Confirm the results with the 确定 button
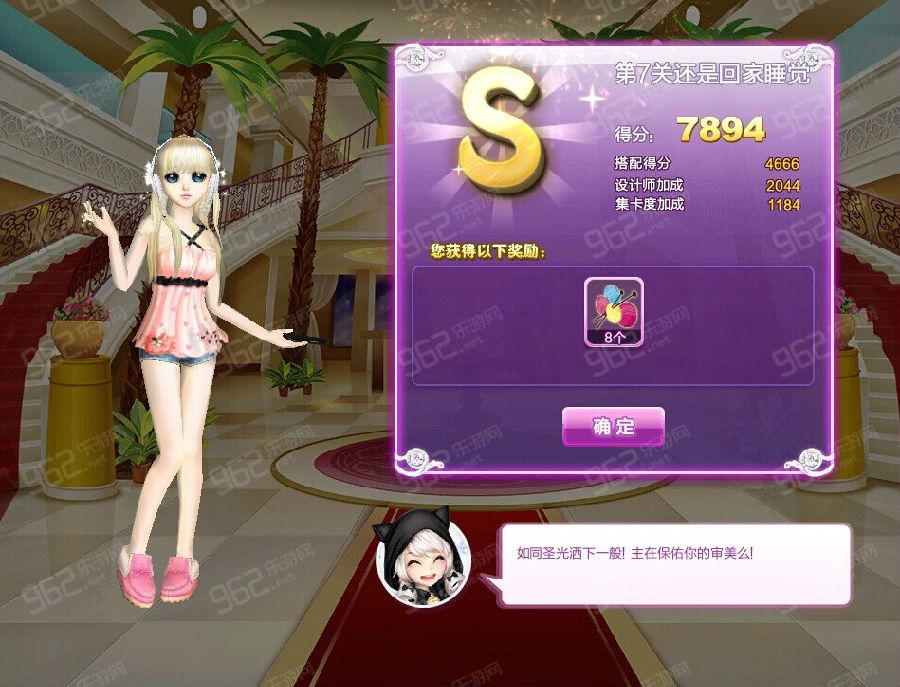Image resolution: width=900 pixels, height=687 pixels. (613, 426)
